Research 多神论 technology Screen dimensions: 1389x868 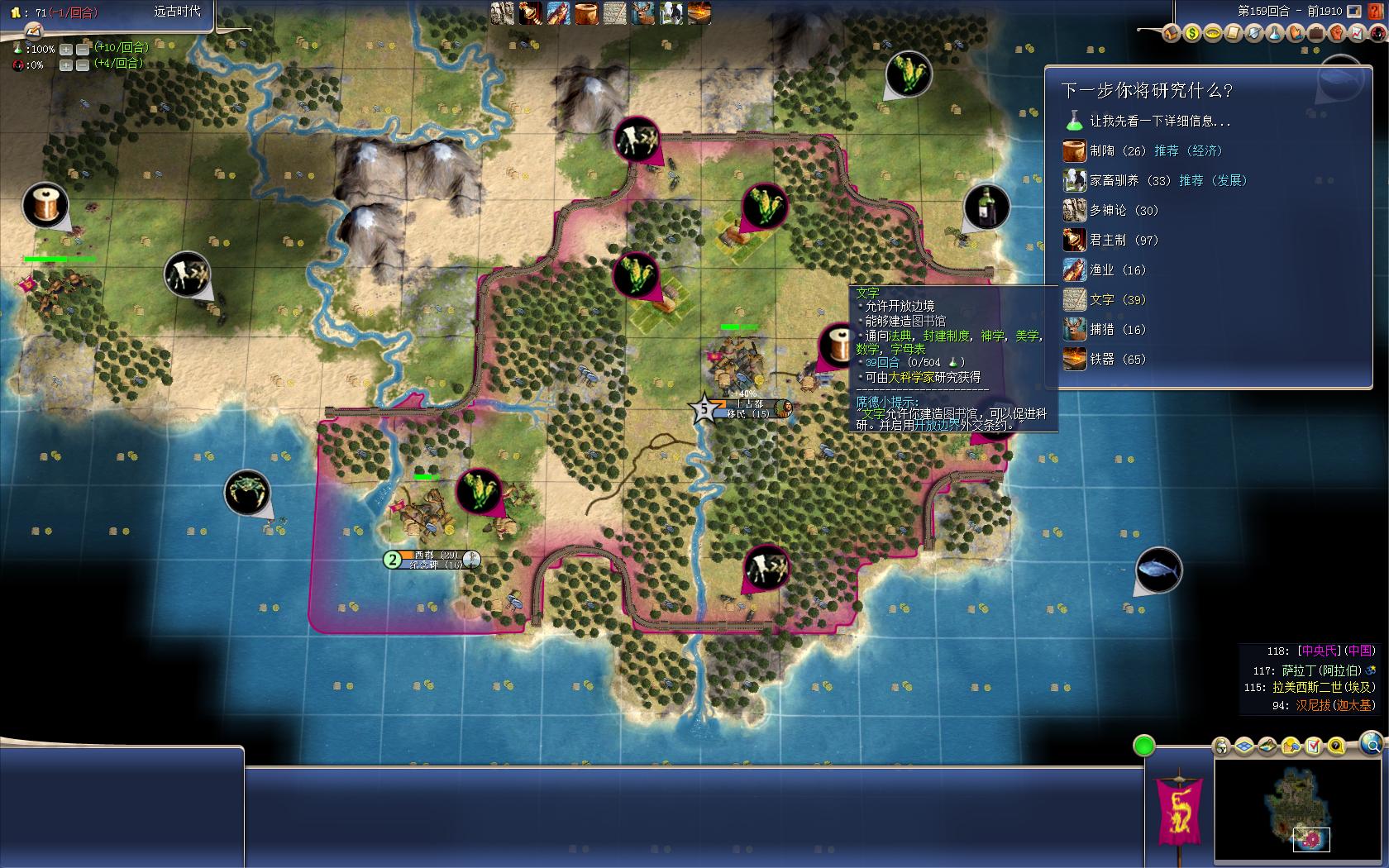coord(1107,211)
